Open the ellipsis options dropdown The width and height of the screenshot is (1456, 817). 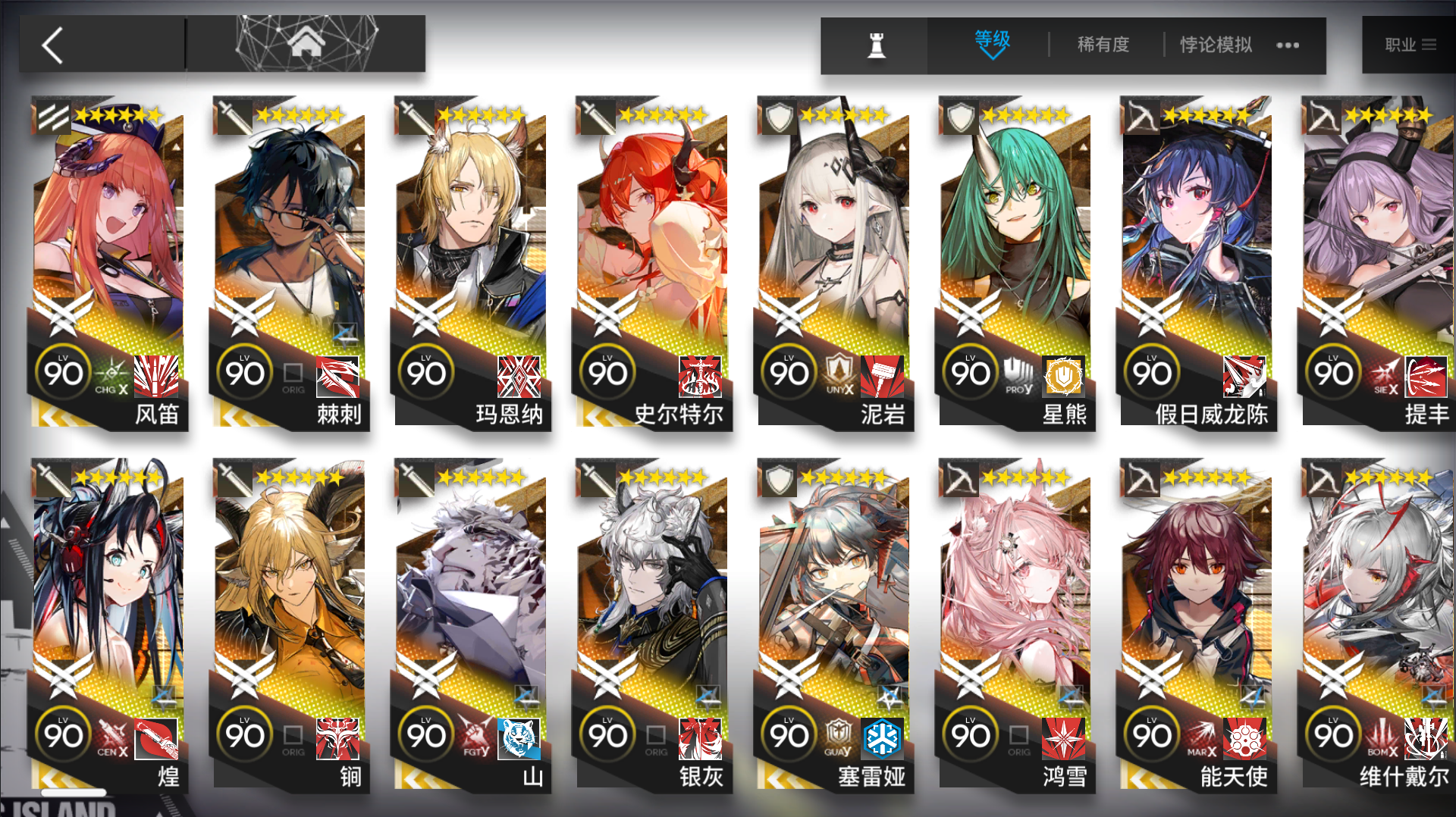pos(1287,45)
